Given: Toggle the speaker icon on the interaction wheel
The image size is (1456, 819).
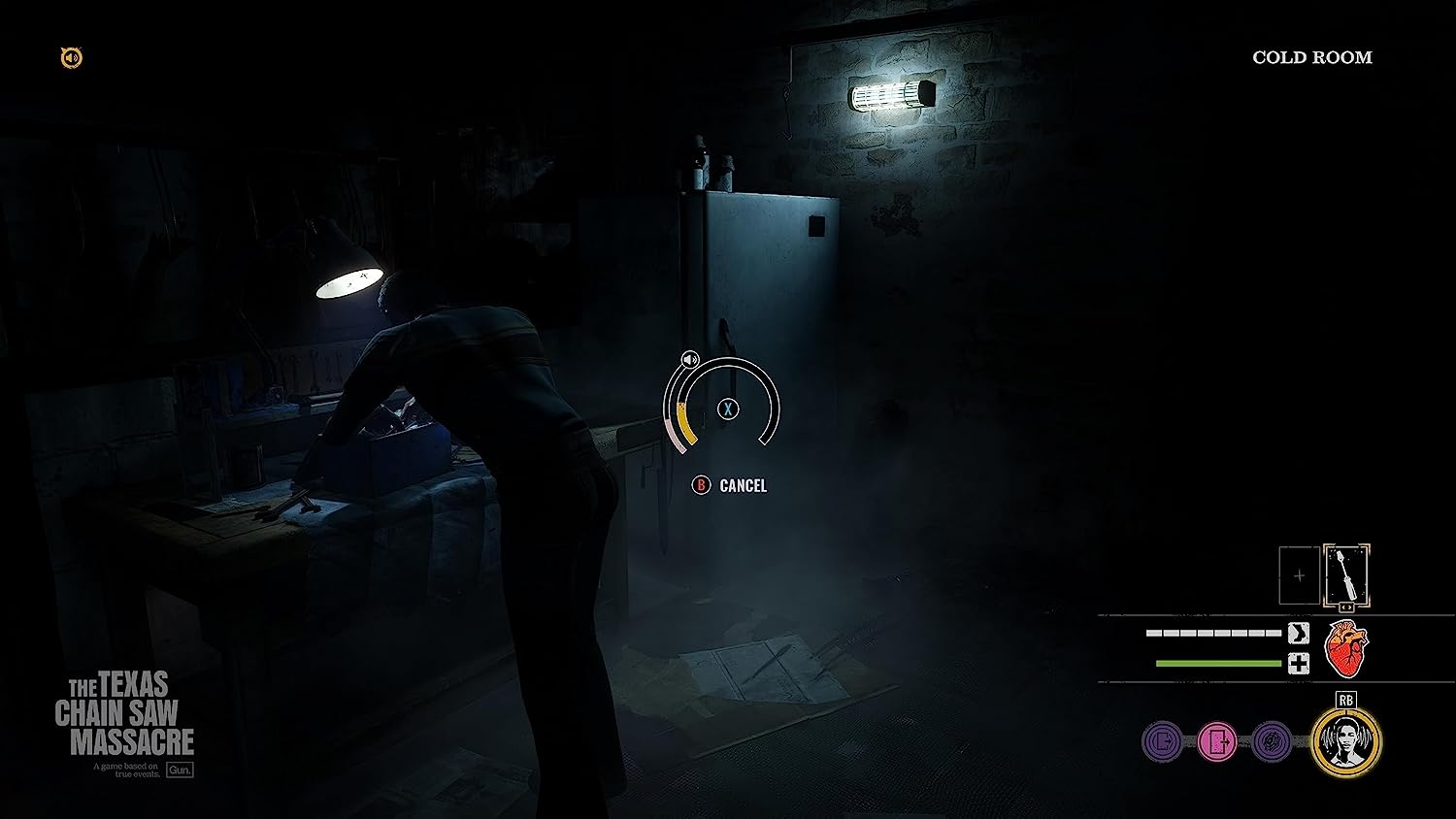Looking at the screenshot, I should [x=690, y=361].
